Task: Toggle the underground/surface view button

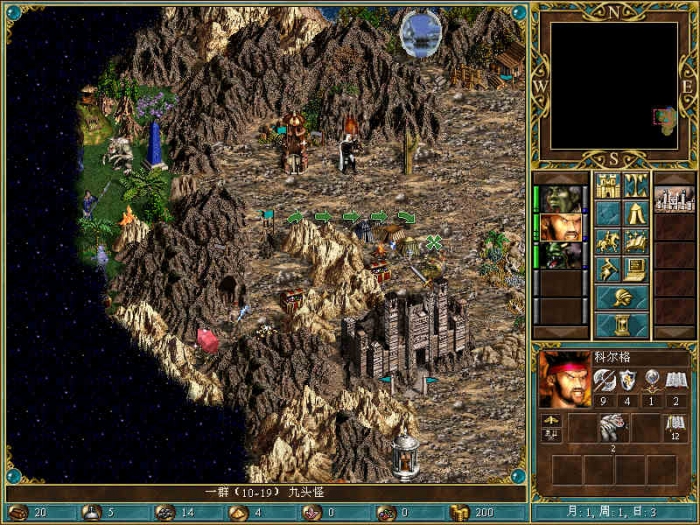Action: pyautogui.click(x=636, y=185)
